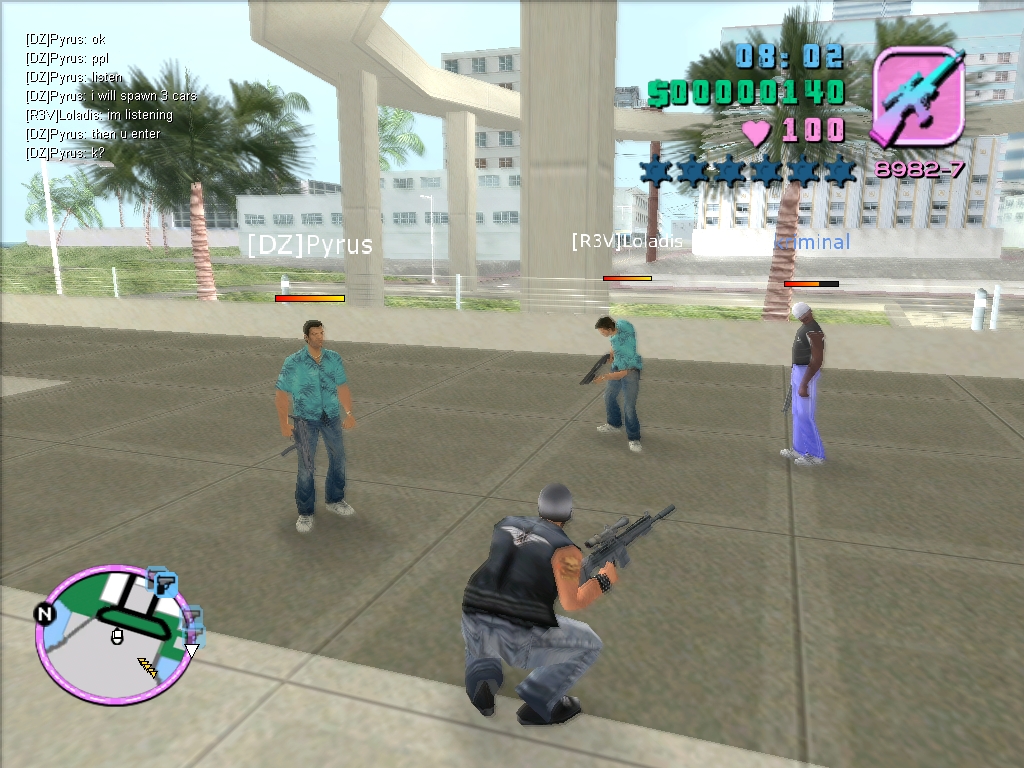Click the chat message "im listening"
Screen dimensions: 1024x768
pyautogui.click(x=99, y=115)
